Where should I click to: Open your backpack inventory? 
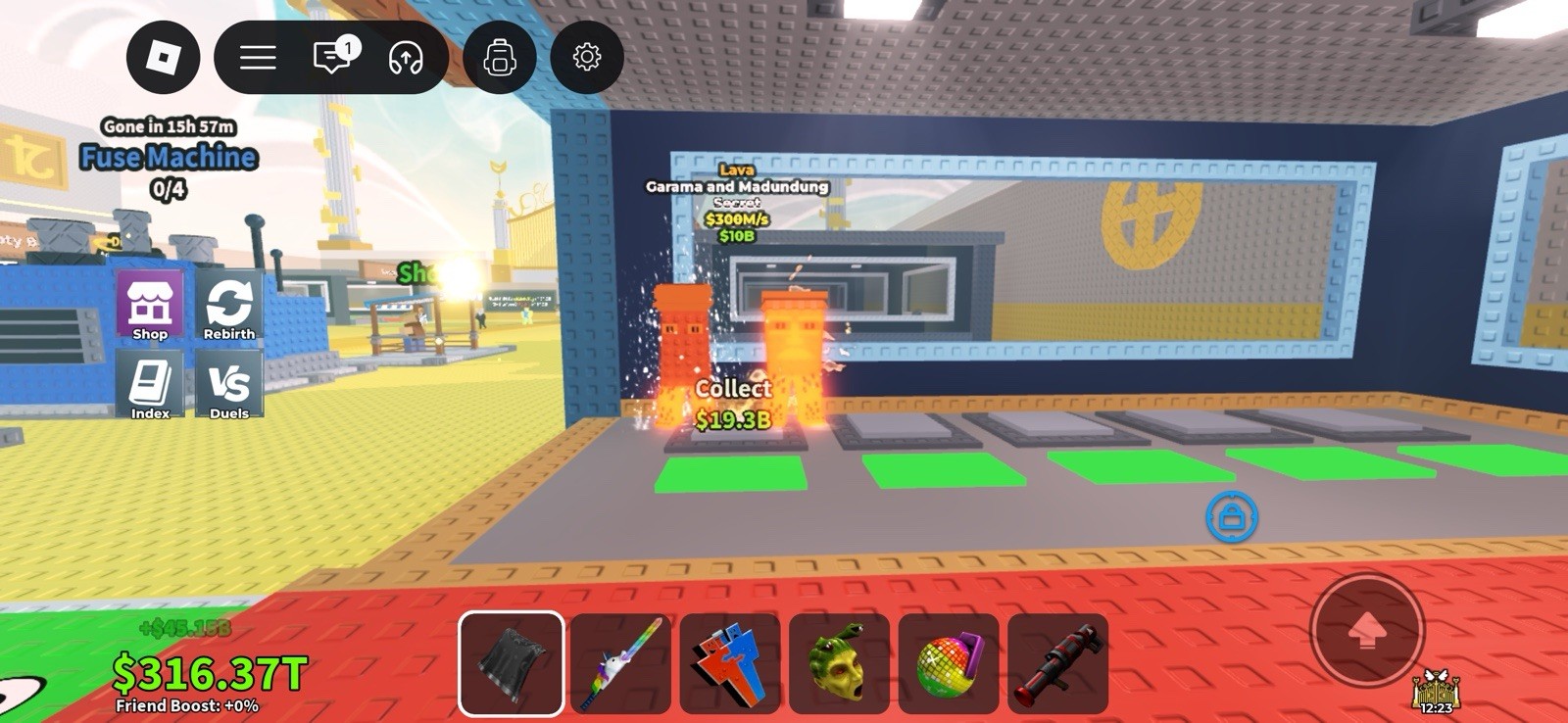coord(500,58)
